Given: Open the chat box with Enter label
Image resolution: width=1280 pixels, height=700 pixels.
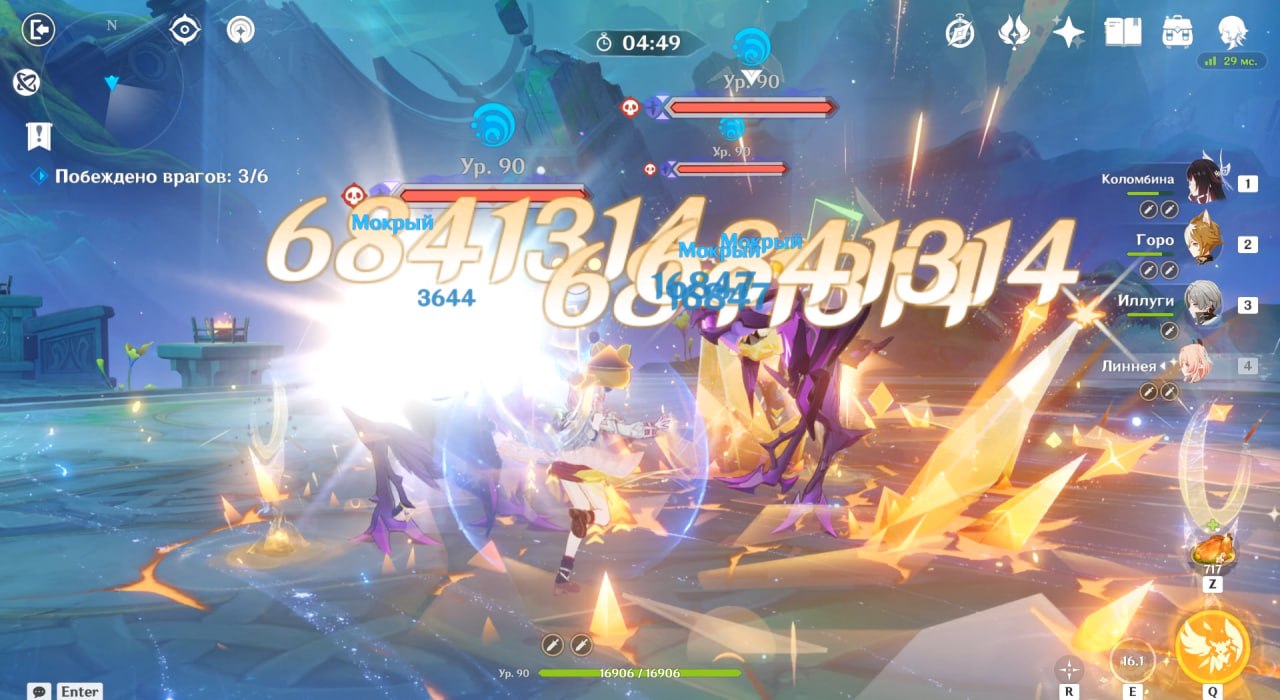Looking at the screenshot, I should (66, 691).
